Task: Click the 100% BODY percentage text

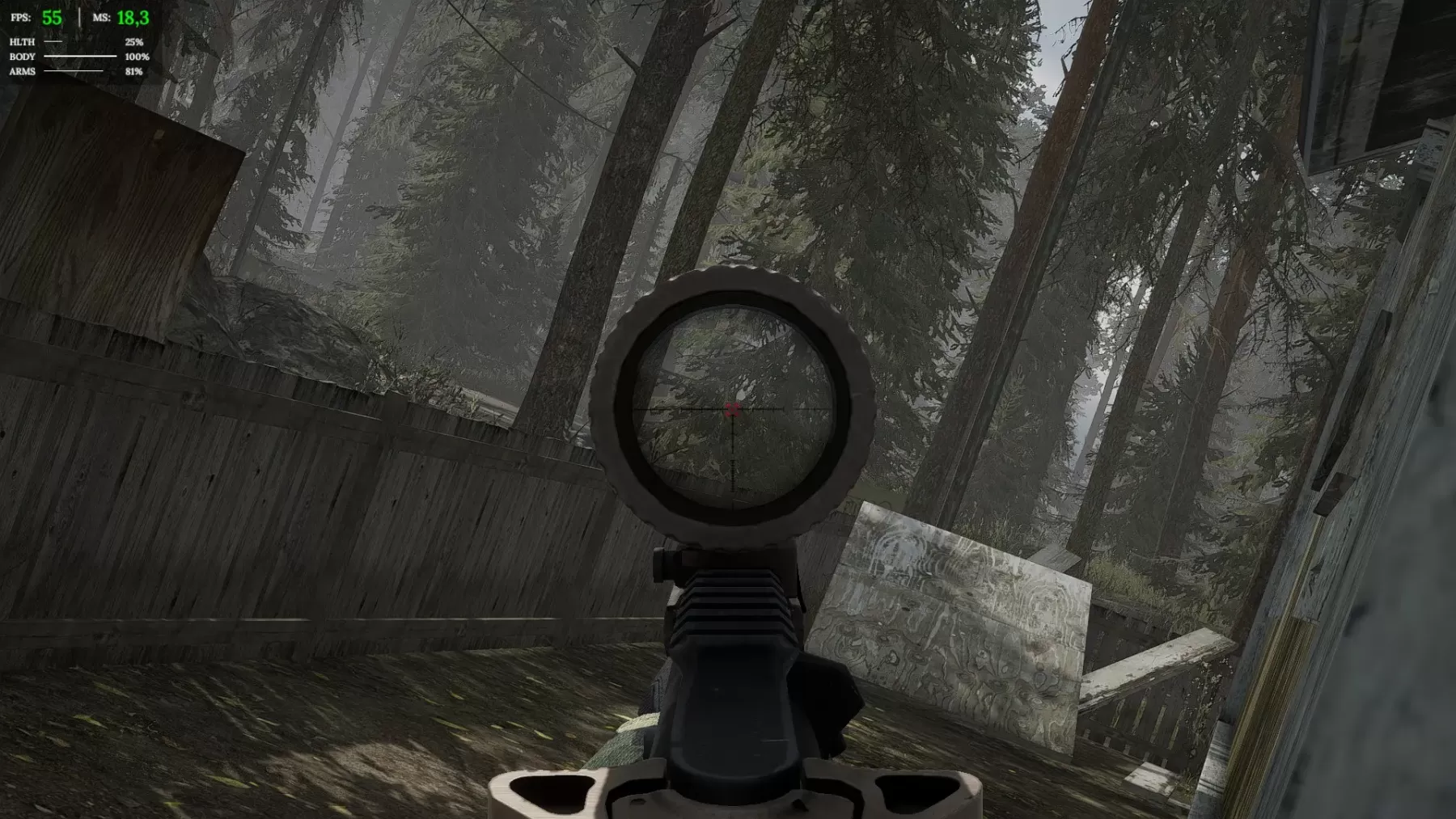Action: pyautogui.click(x=136, y=57)
